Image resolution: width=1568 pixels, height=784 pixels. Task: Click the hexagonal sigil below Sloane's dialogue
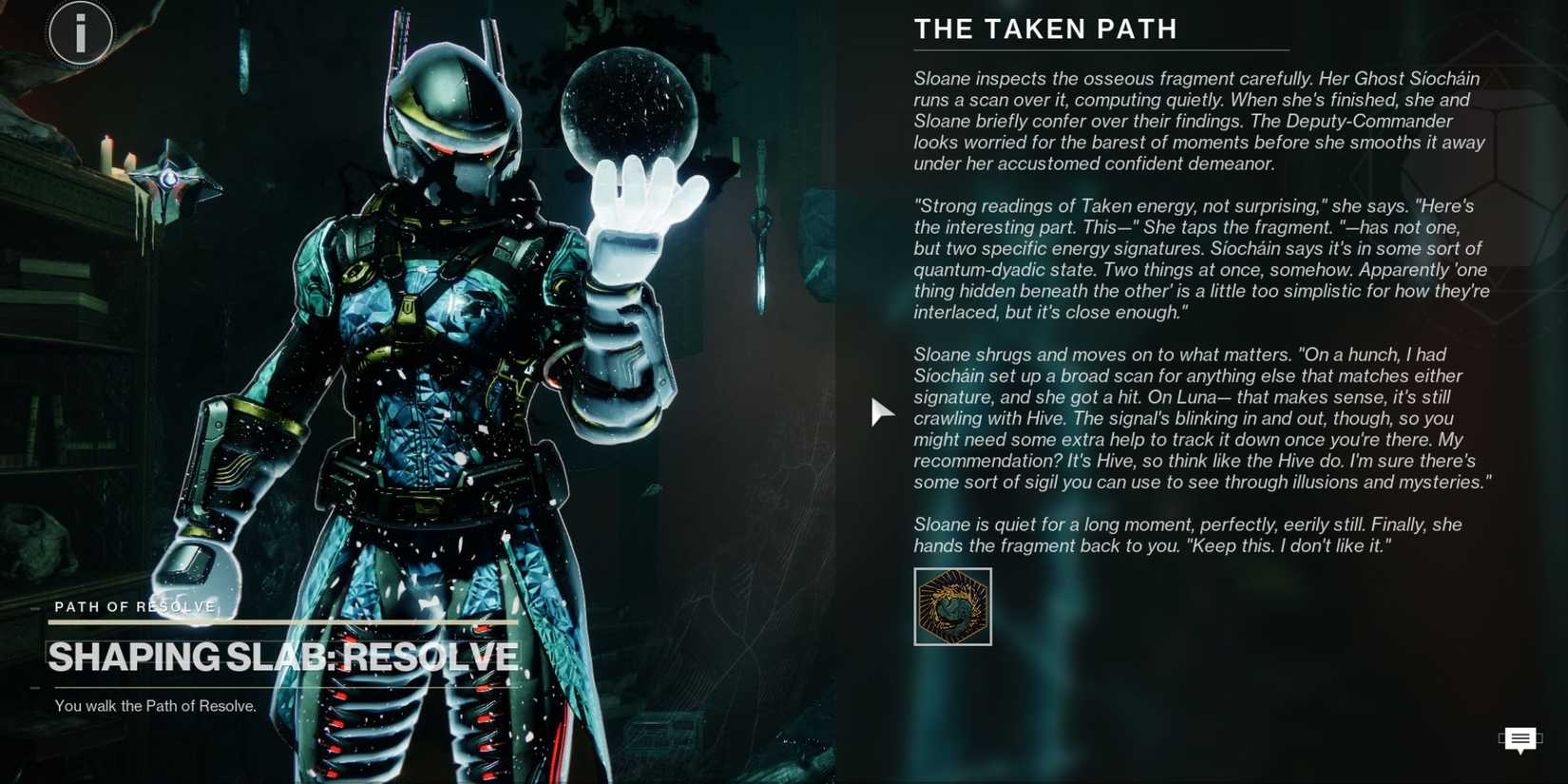[x=952, y=605]
